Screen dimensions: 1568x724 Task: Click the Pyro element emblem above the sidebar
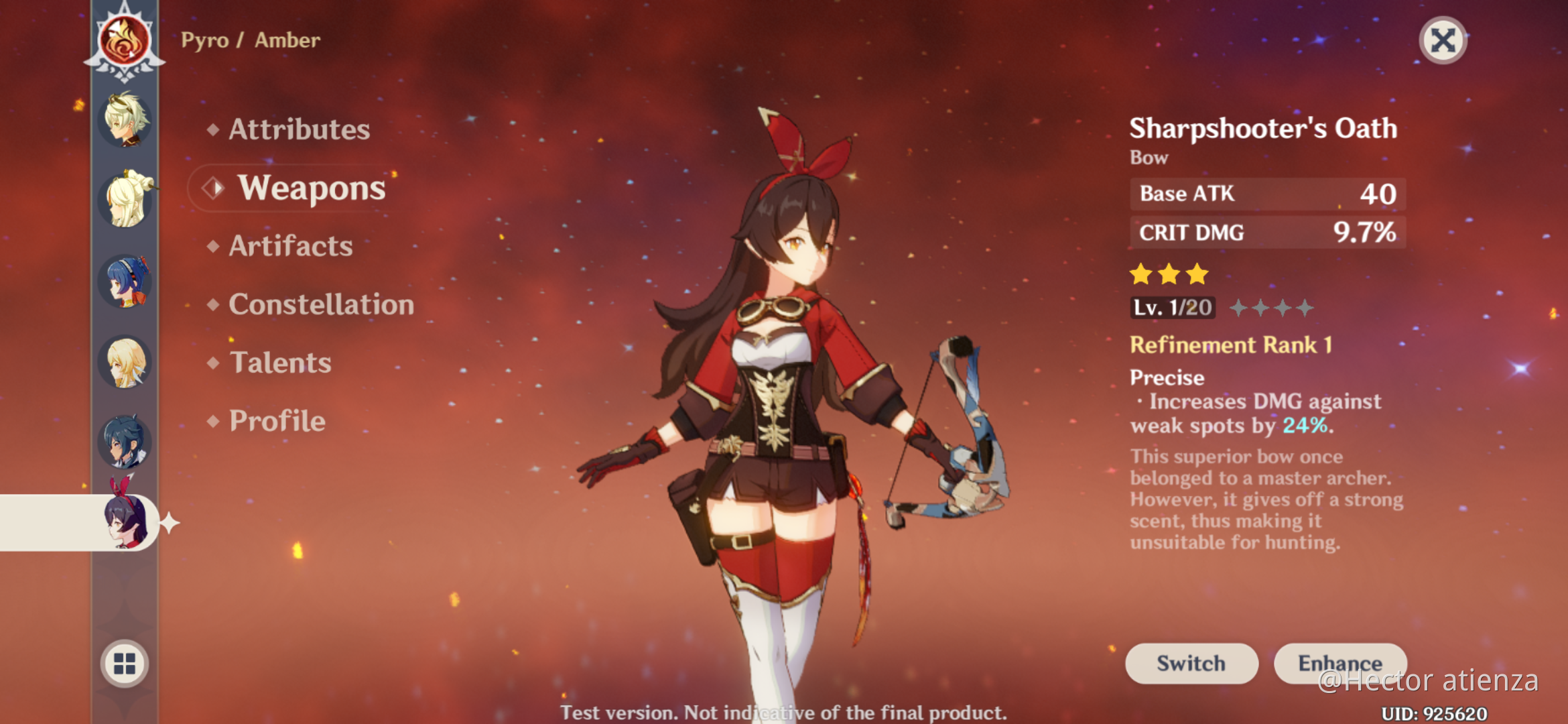coord(124,40)
